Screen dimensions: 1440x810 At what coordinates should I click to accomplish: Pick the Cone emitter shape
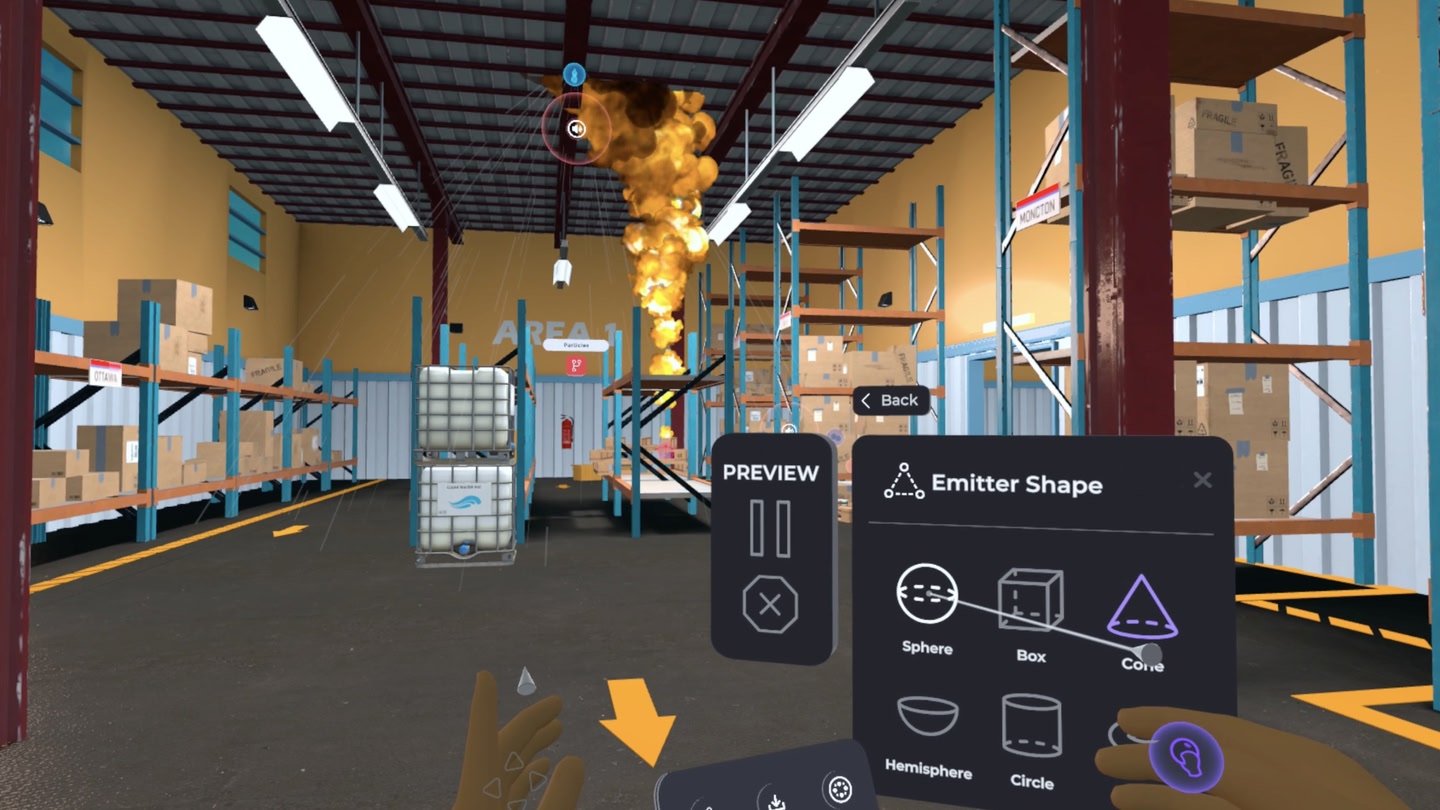tap(1142, 608)
